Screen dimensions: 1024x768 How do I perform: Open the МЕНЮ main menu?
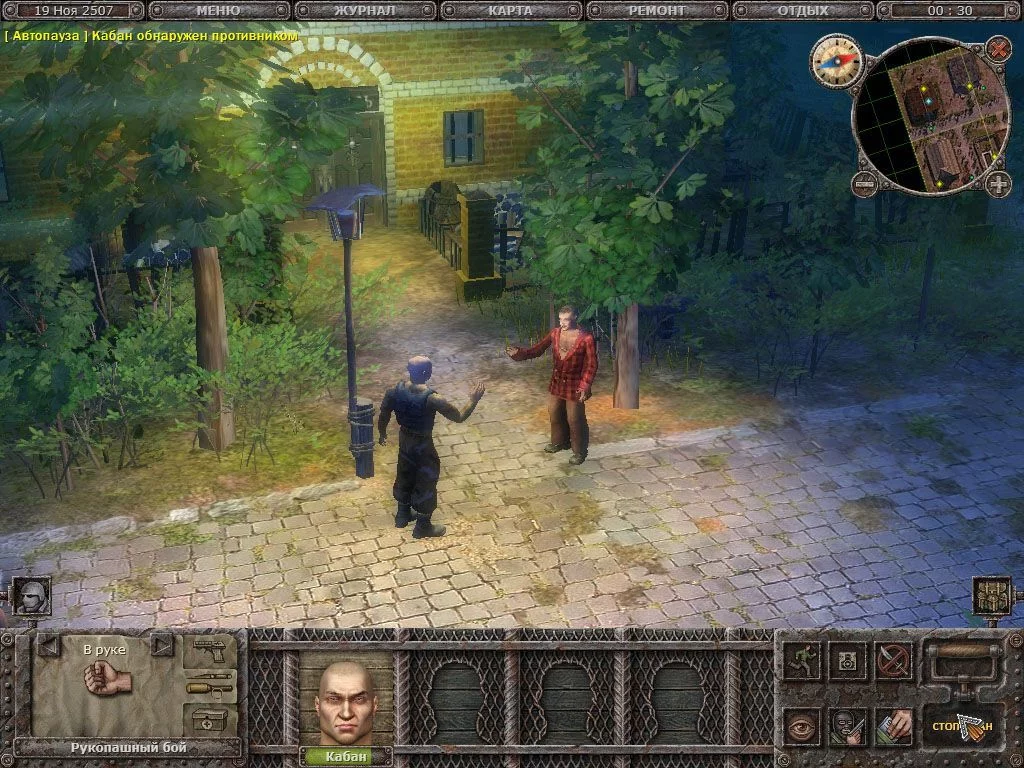pyautogui.click(x=218, y=11)
